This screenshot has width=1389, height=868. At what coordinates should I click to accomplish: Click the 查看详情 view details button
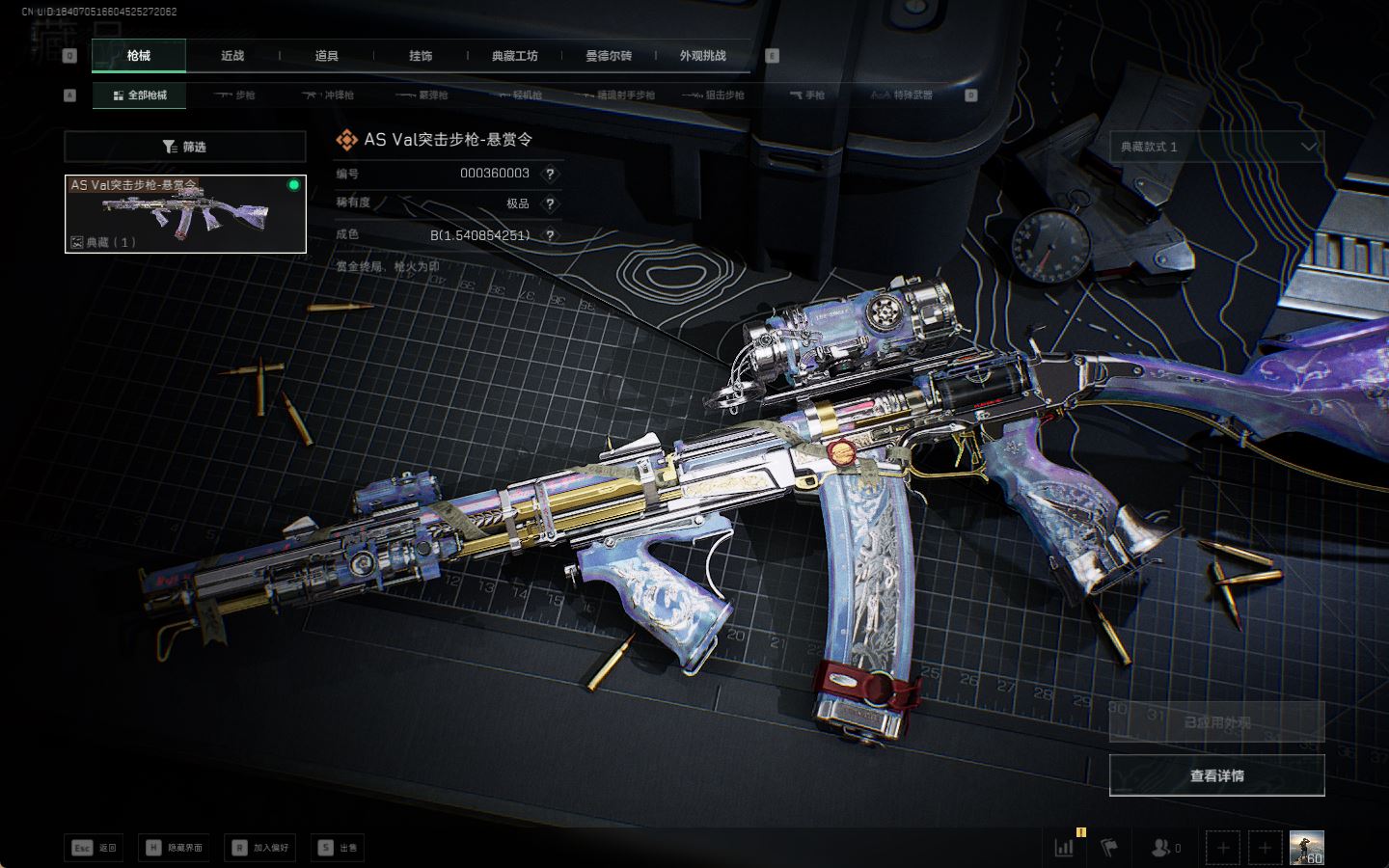click(x=1216, y=775)
